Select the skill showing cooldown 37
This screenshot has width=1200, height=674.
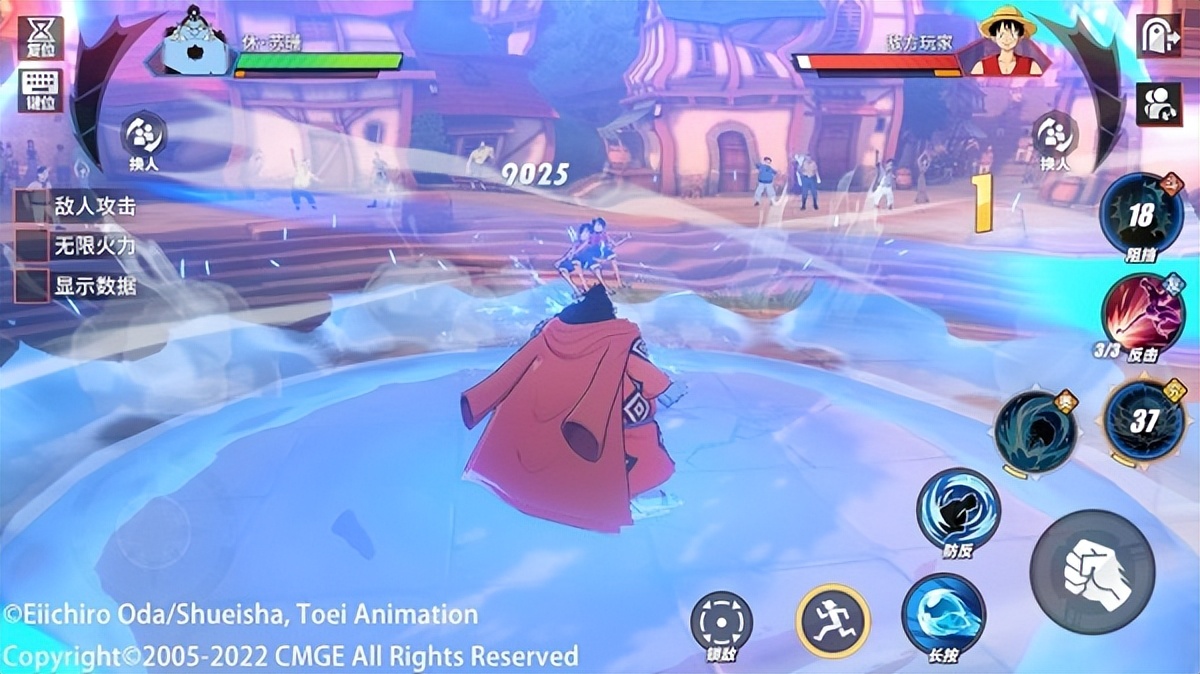[1144, 421]
